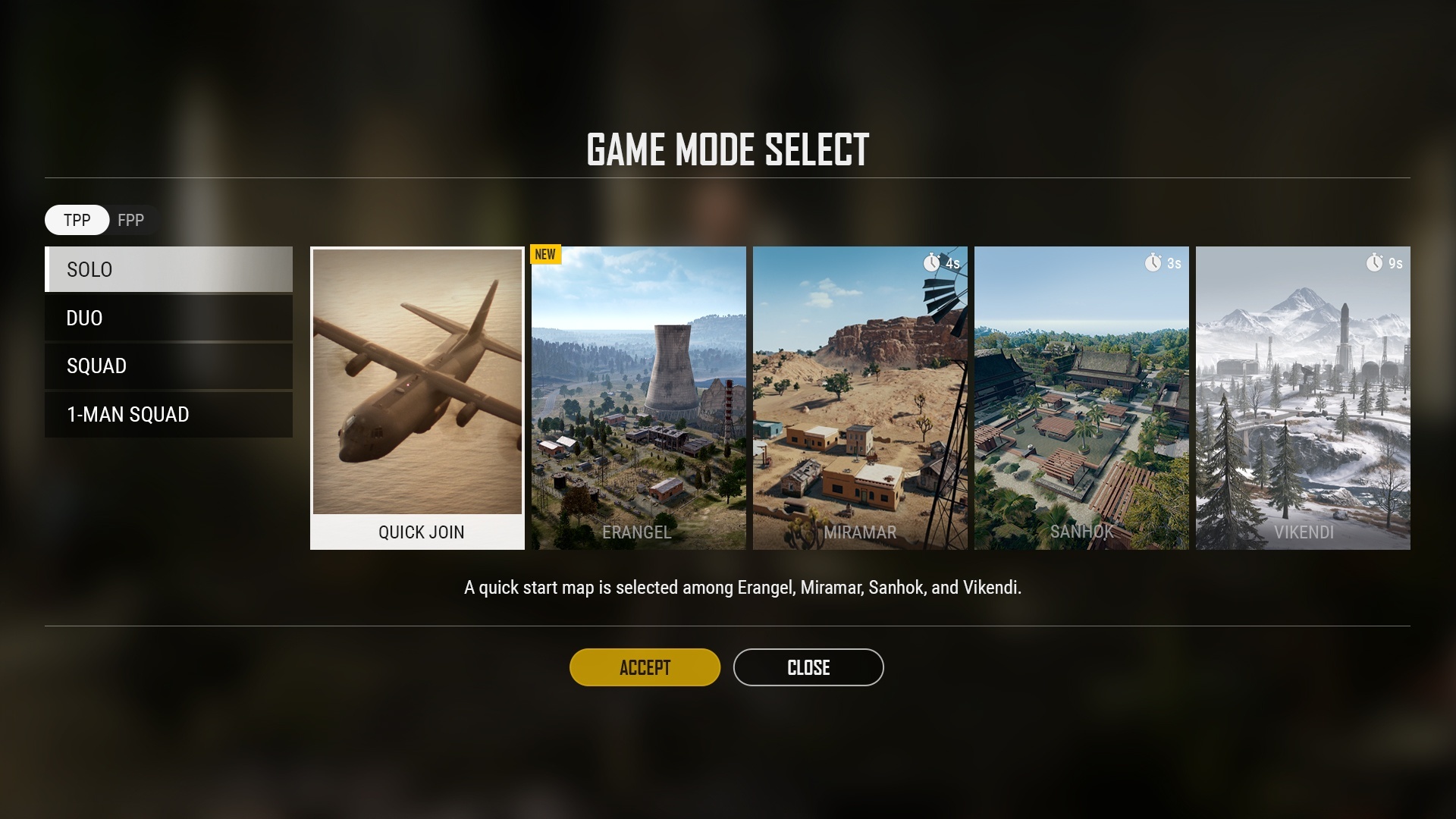Screen dimensions: 1456x819
Task: Choose the DUO mode
Action: tap(168, 318)
